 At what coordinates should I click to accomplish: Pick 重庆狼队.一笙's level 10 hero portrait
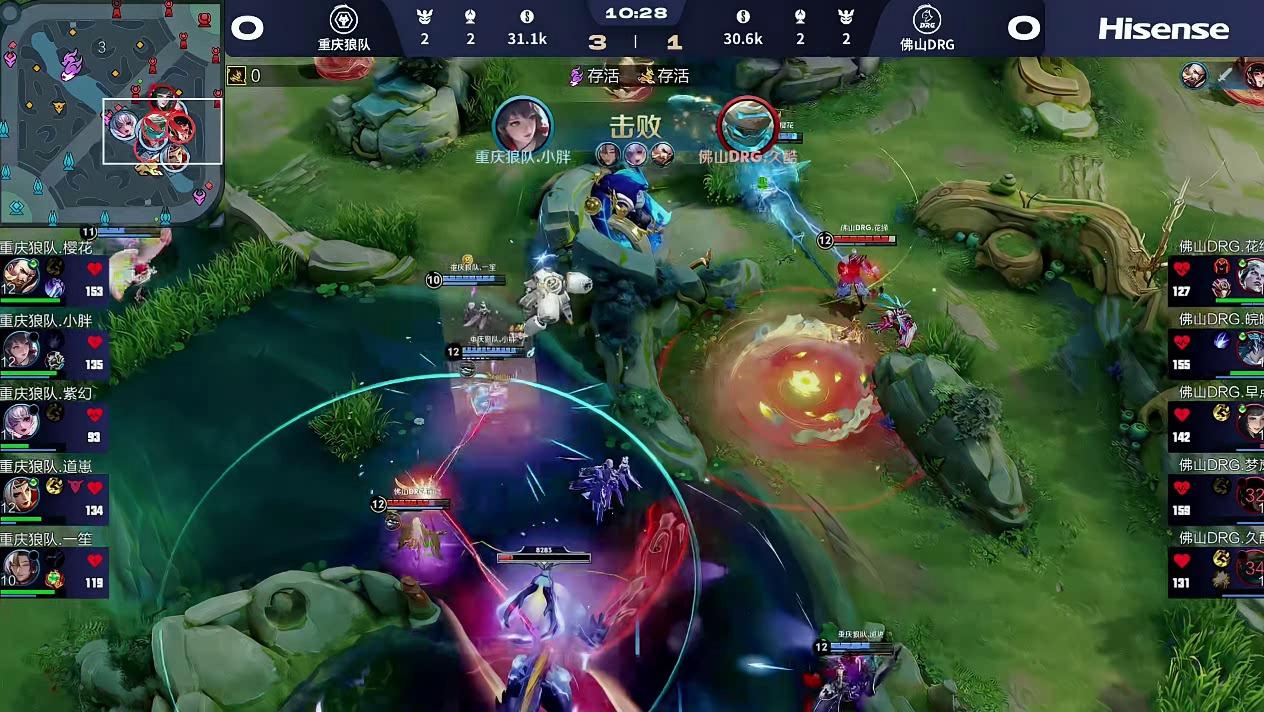tap(20, 567)
